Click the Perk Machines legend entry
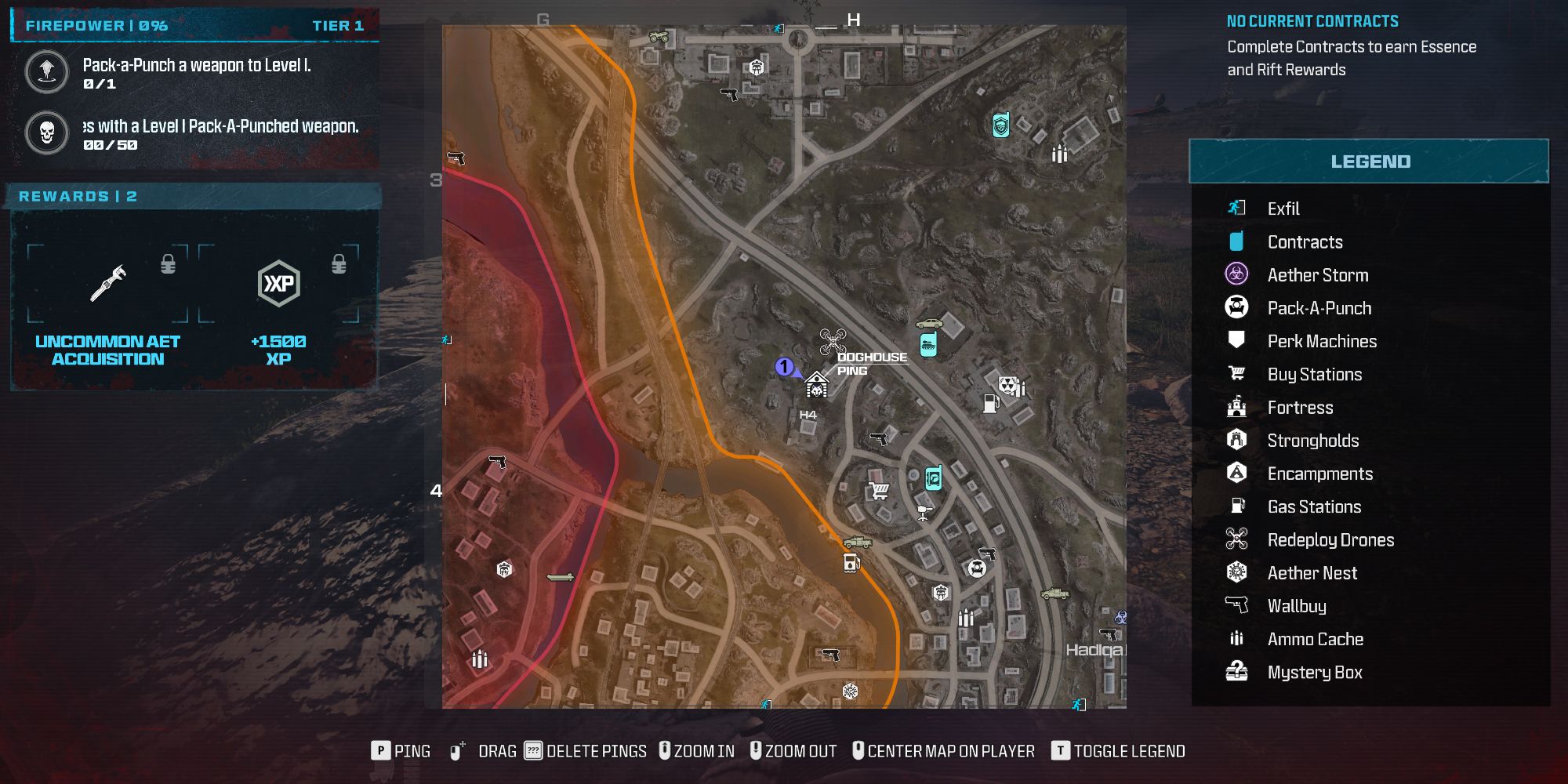The width and height of the screenshot is (1568, 784). point(1322,341)
